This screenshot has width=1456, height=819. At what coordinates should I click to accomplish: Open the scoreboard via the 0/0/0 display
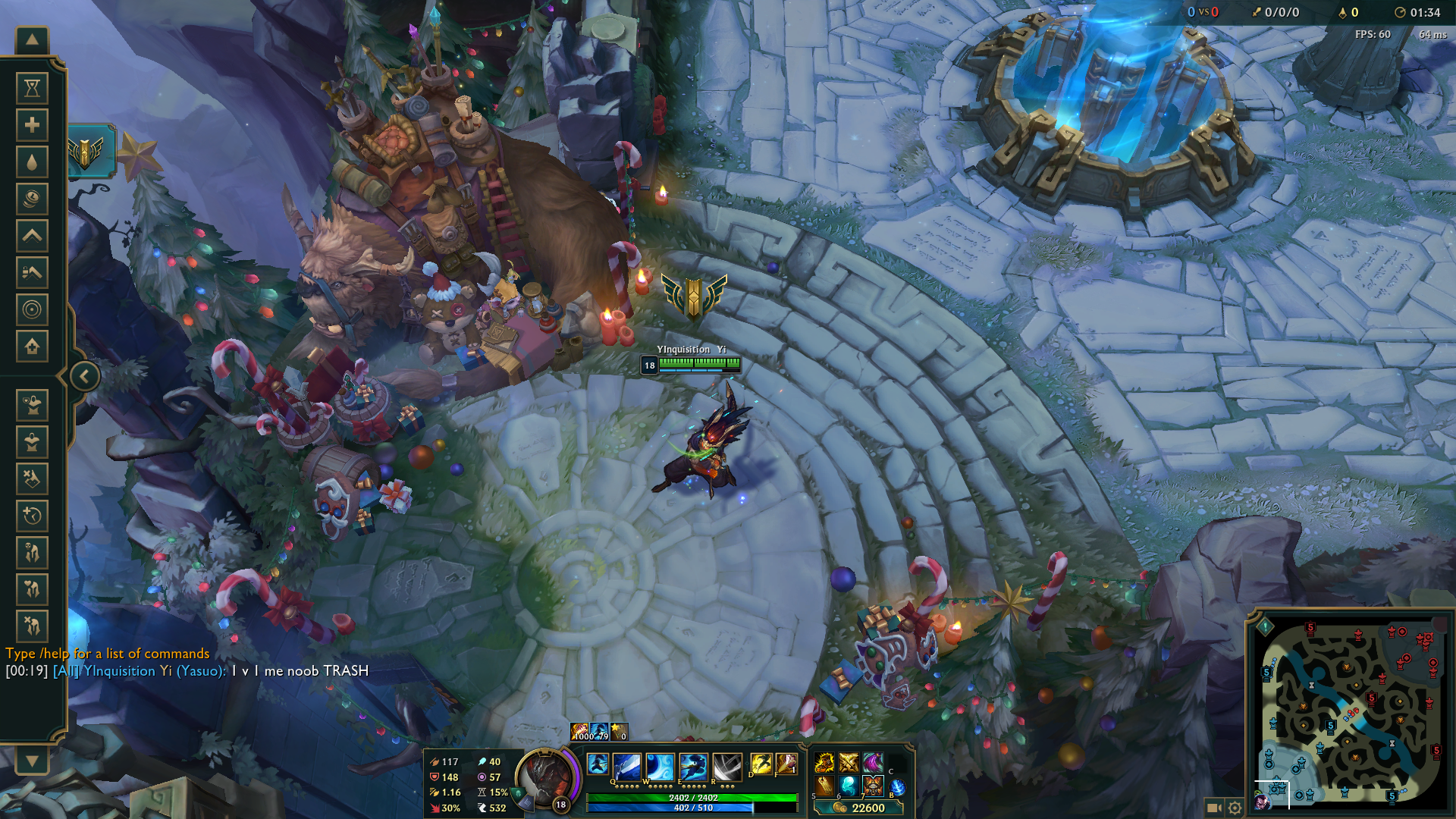(x=1283, y=12)
